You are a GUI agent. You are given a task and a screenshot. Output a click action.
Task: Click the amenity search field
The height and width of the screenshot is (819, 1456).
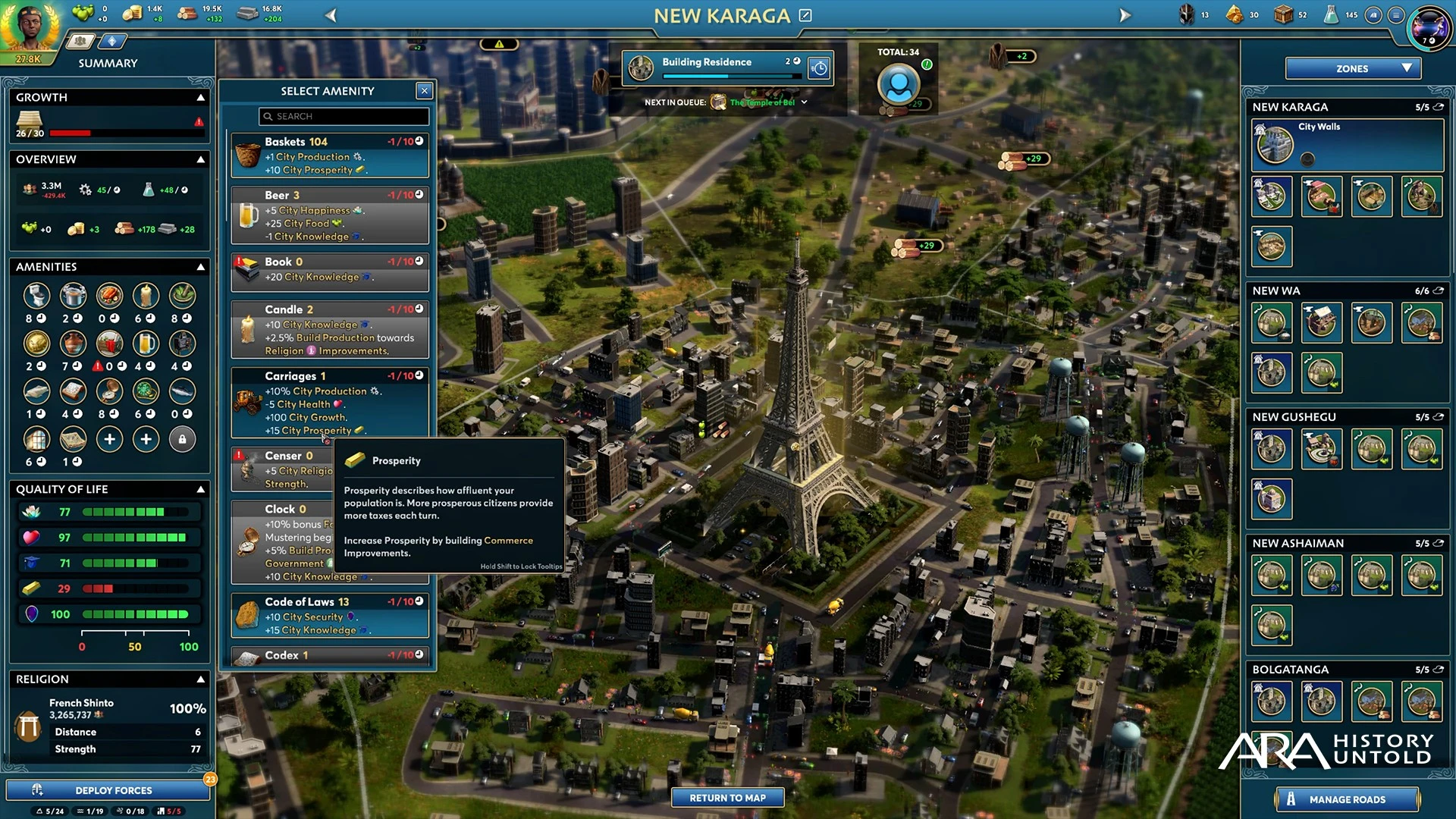click(x=344, y=116)
